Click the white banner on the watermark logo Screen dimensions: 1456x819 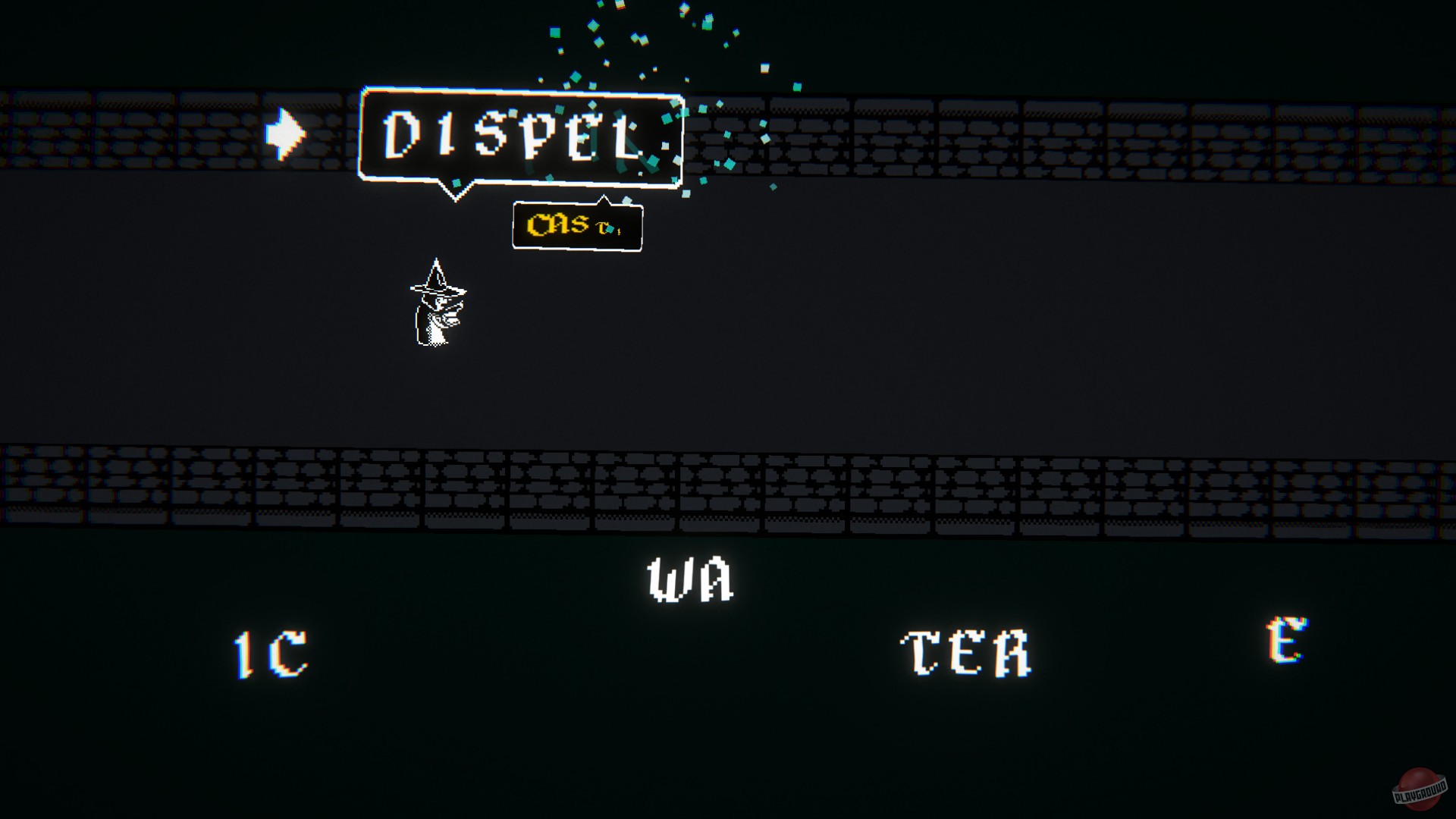(x=1420, y=794)
